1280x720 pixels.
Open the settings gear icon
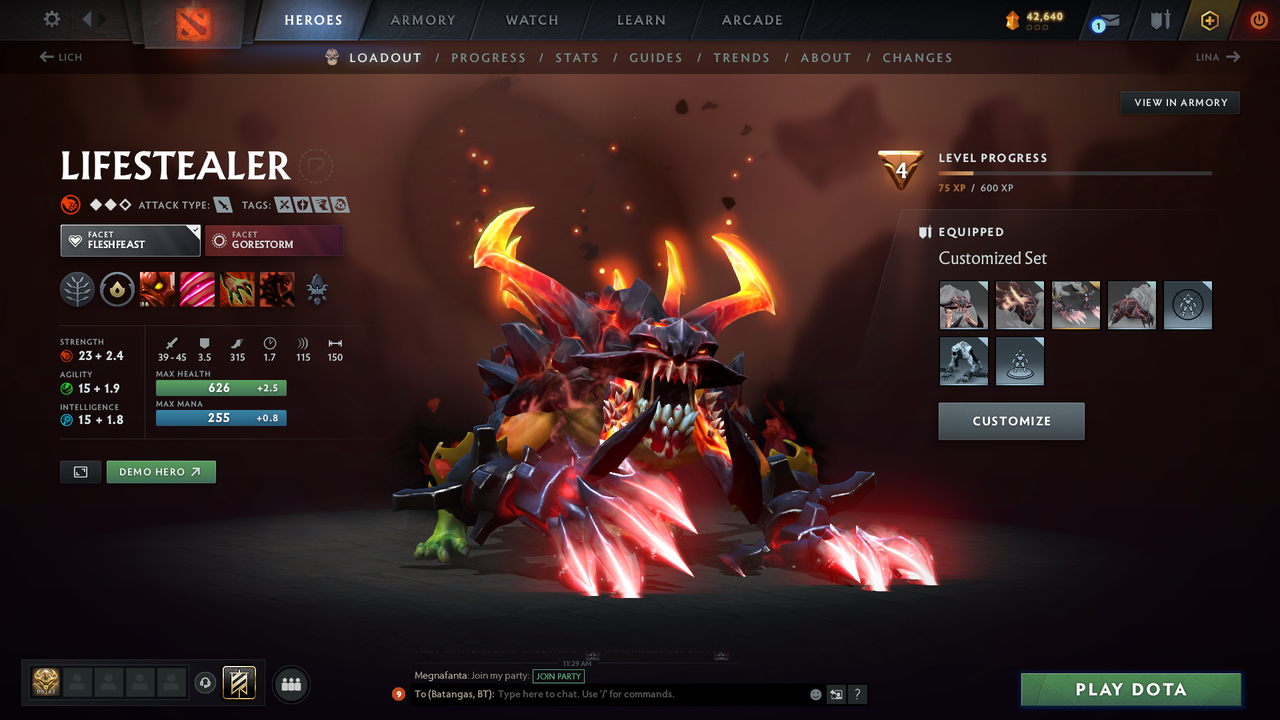pos(52,19)
